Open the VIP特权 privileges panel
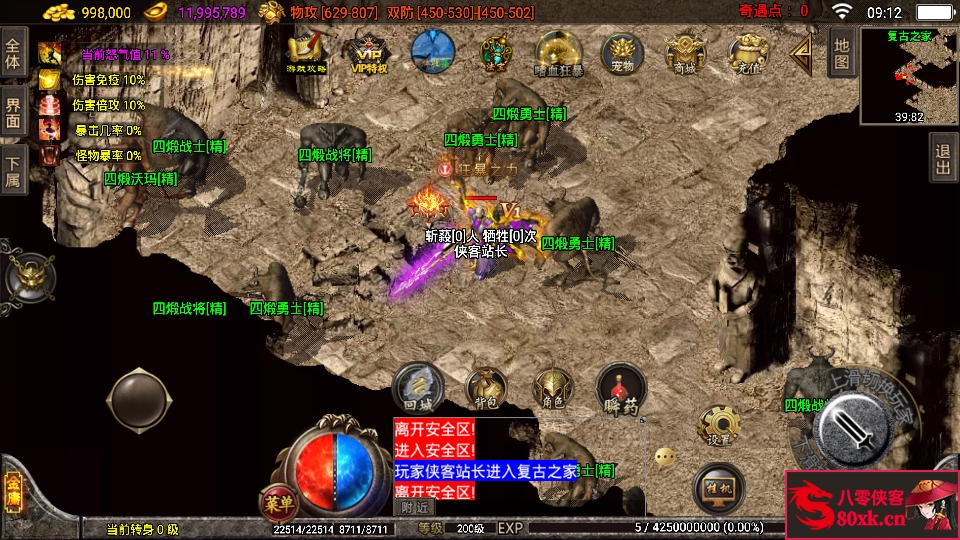Screen dimensions: 960x540 (370, 53)
